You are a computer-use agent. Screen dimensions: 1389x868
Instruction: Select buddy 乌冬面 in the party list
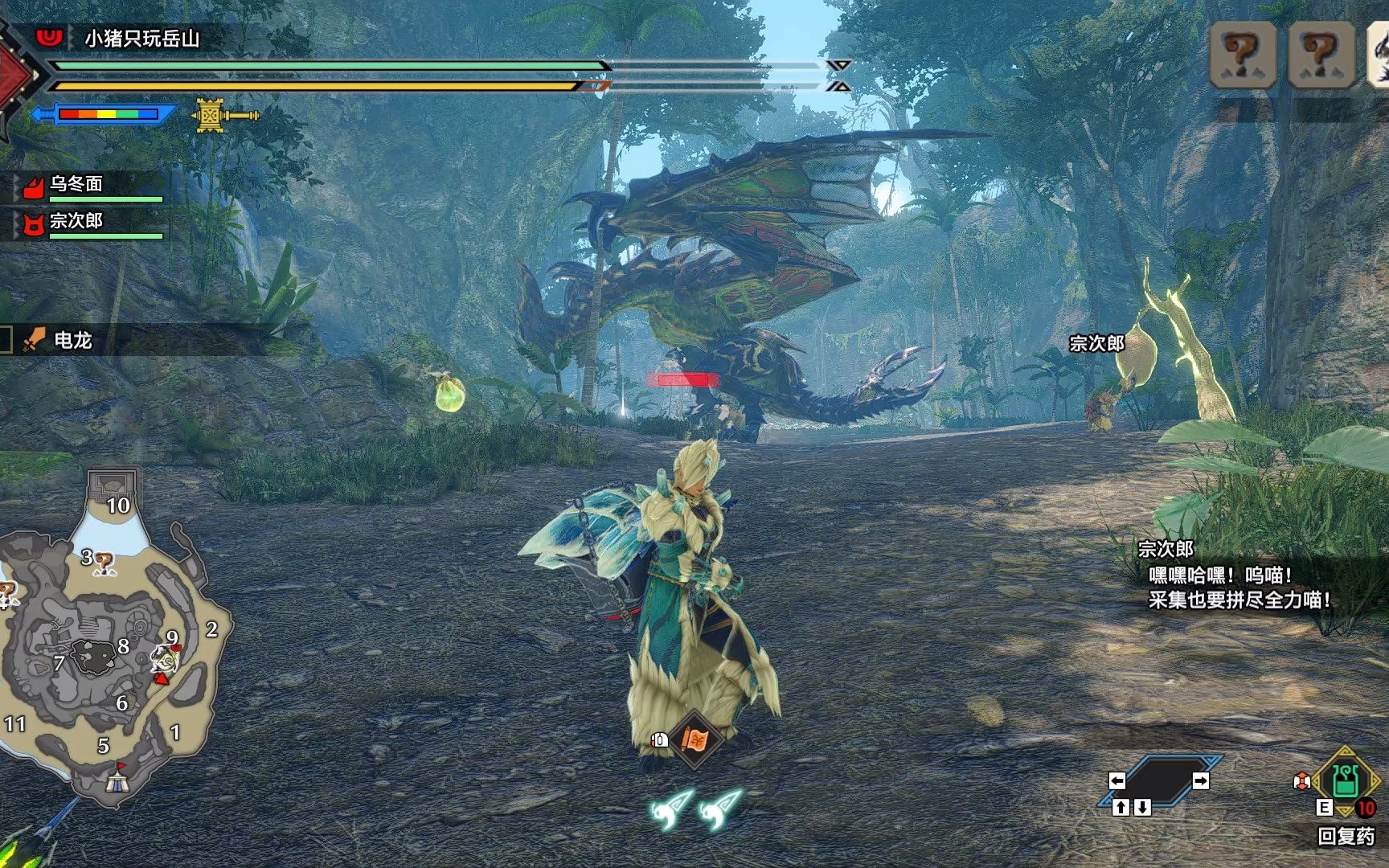point(76,184)
